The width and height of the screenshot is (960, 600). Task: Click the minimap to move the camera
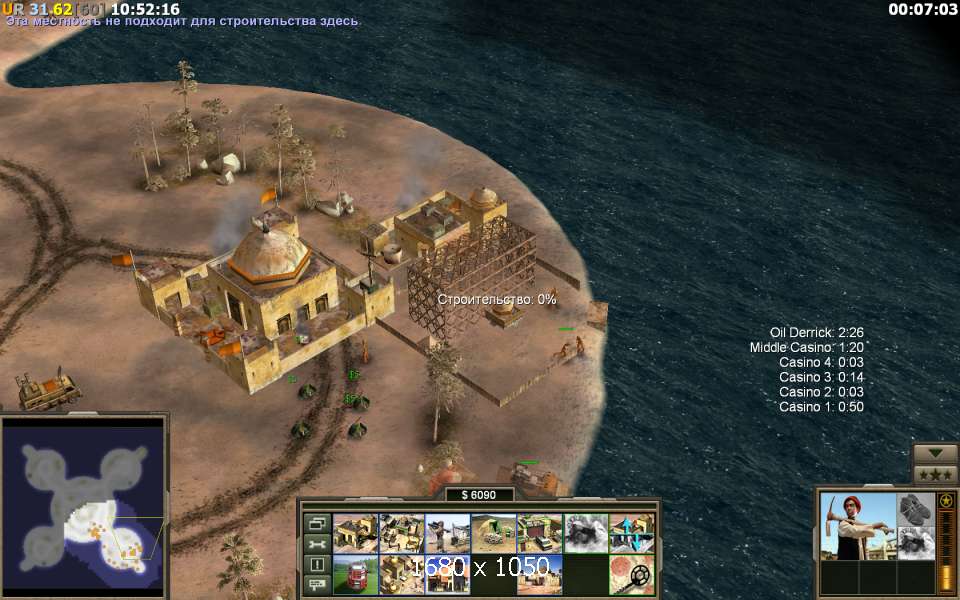84,507
